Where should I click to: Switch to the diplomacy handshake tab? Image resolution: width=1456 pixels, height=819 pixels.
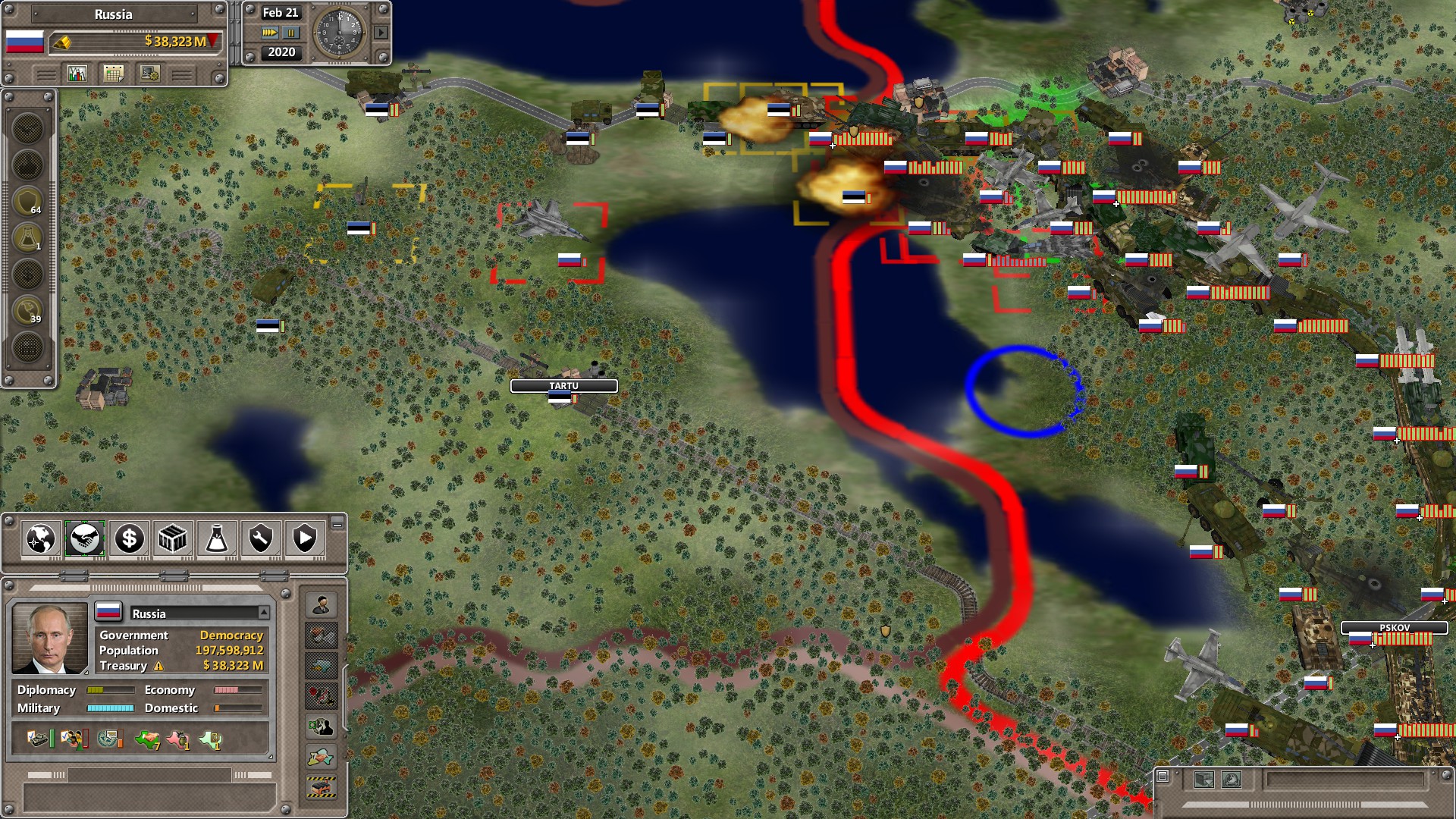(x=84, y=539)
